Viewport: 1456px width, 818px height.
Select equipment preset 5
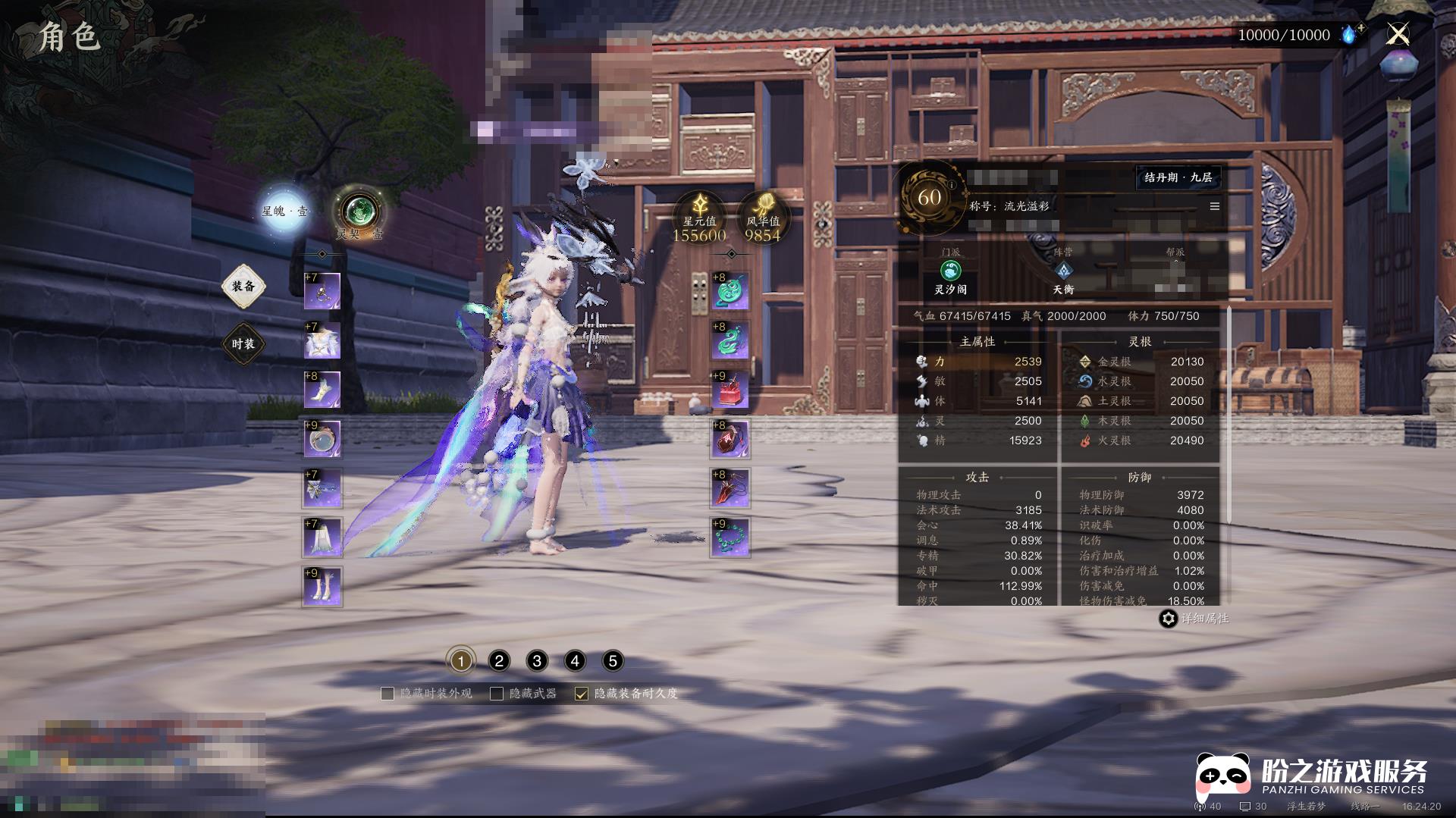click(613, 661)
